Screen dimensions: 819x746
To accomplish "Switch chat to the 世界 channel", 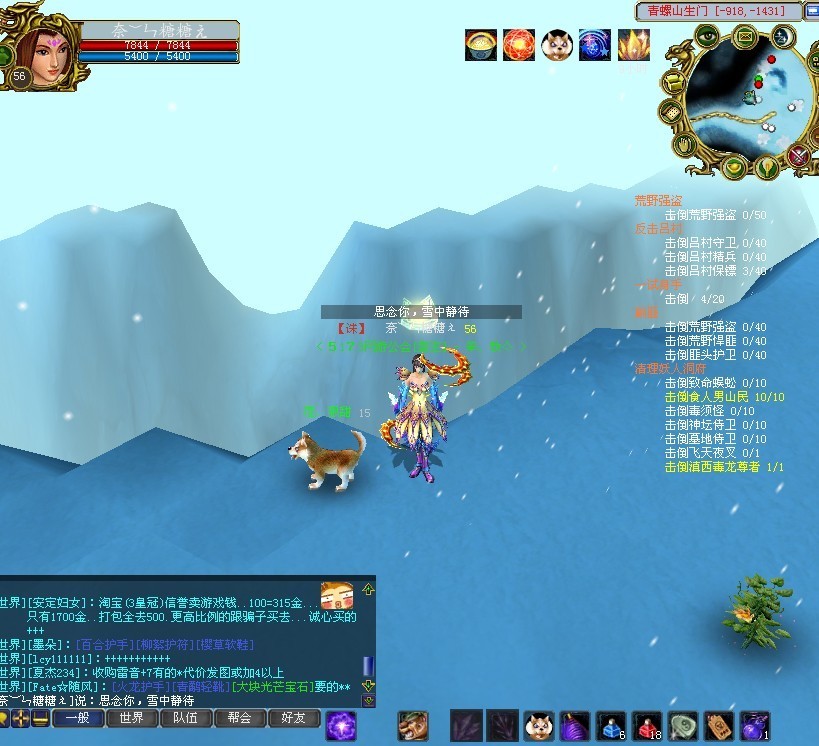I will tap(131, 718).
